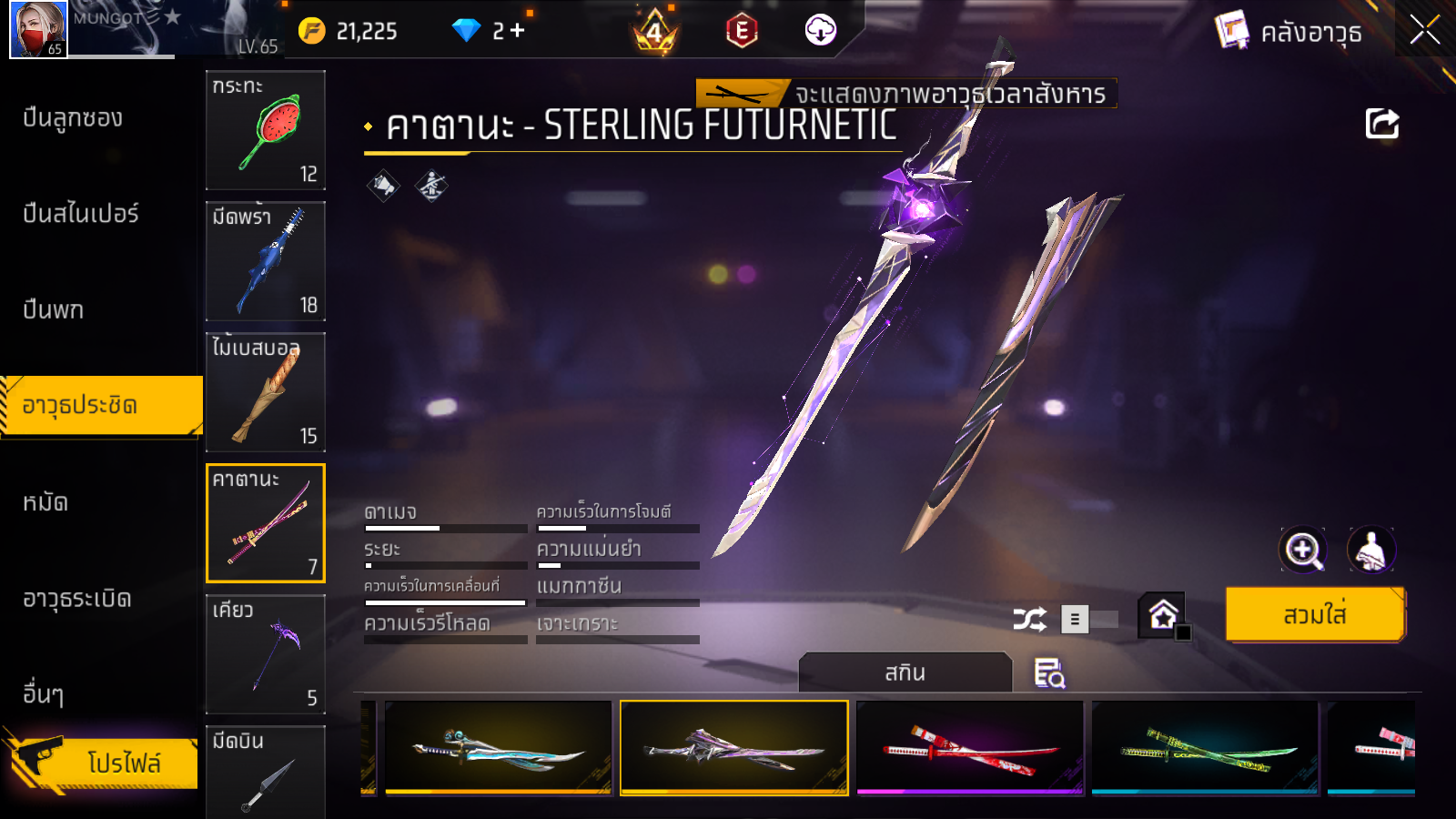
Task: Open the คลังอาวุธ weapon vault
Action: 1289,32
